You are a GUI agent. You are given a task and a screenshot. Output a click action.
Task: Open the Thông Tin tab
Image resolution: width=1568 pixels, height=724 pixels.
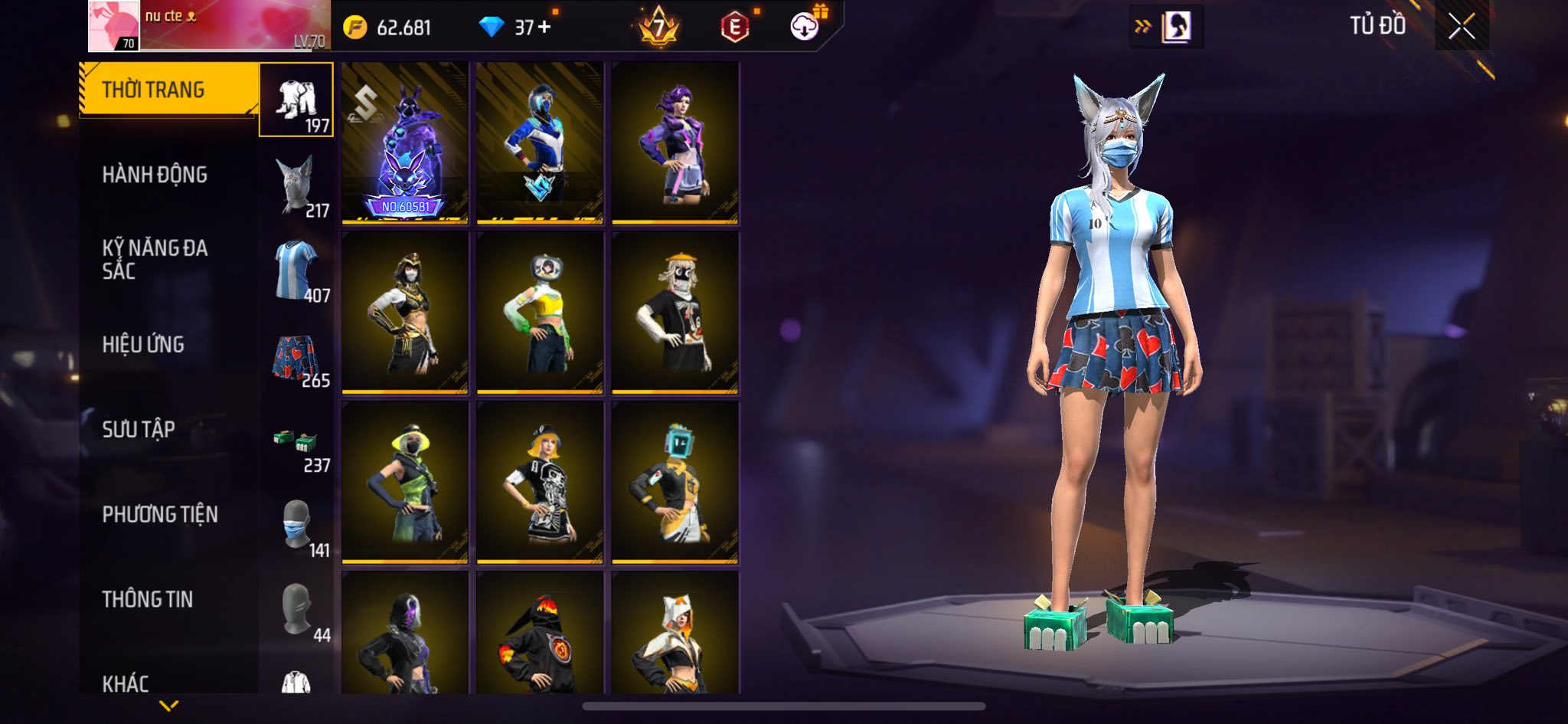click(x=148, y=599)
